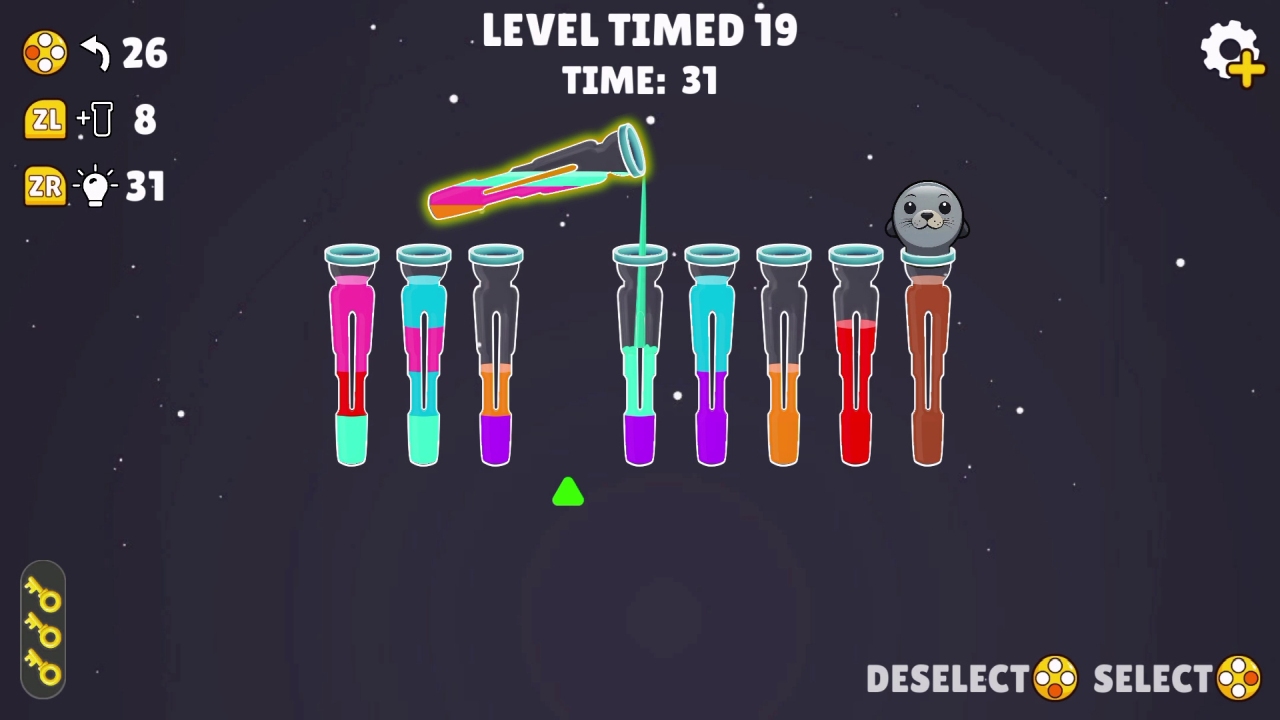The image size is (1280, 720).
Task: Select the tube currently being poured
Action: tap(535, 175)
